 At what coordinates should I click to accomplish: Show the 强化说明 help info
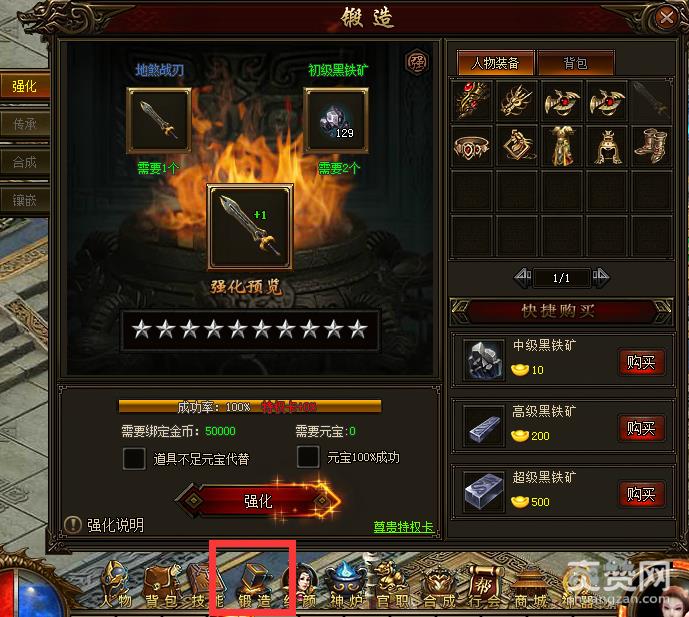104,525
